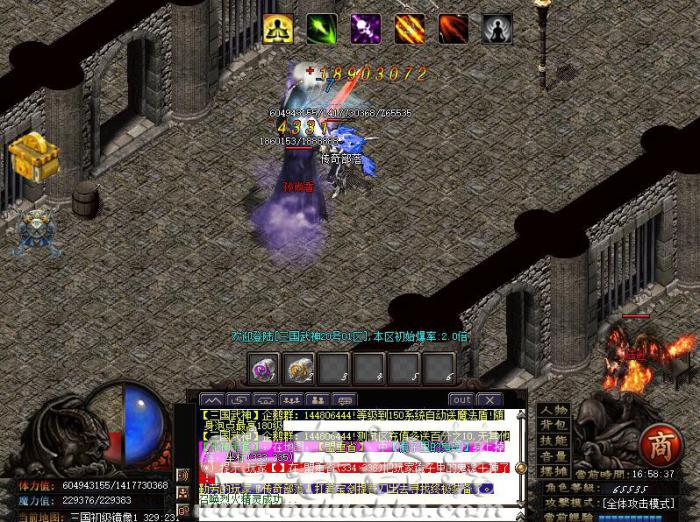Close the chat window with X
700x522 pixels.
489,400
